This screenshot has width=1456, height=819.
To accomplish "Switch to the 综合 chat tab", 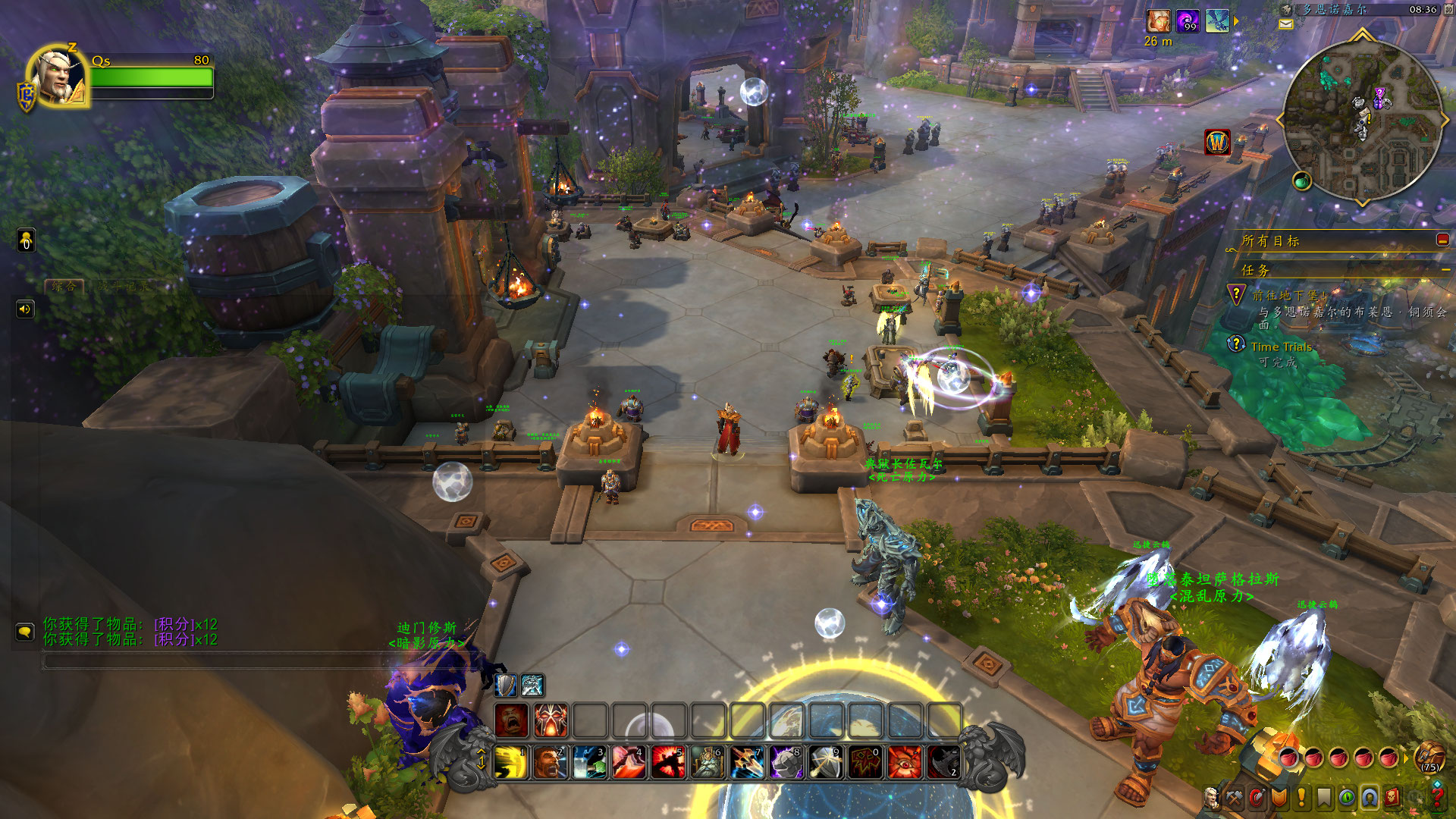I will (x=64, y=286).
